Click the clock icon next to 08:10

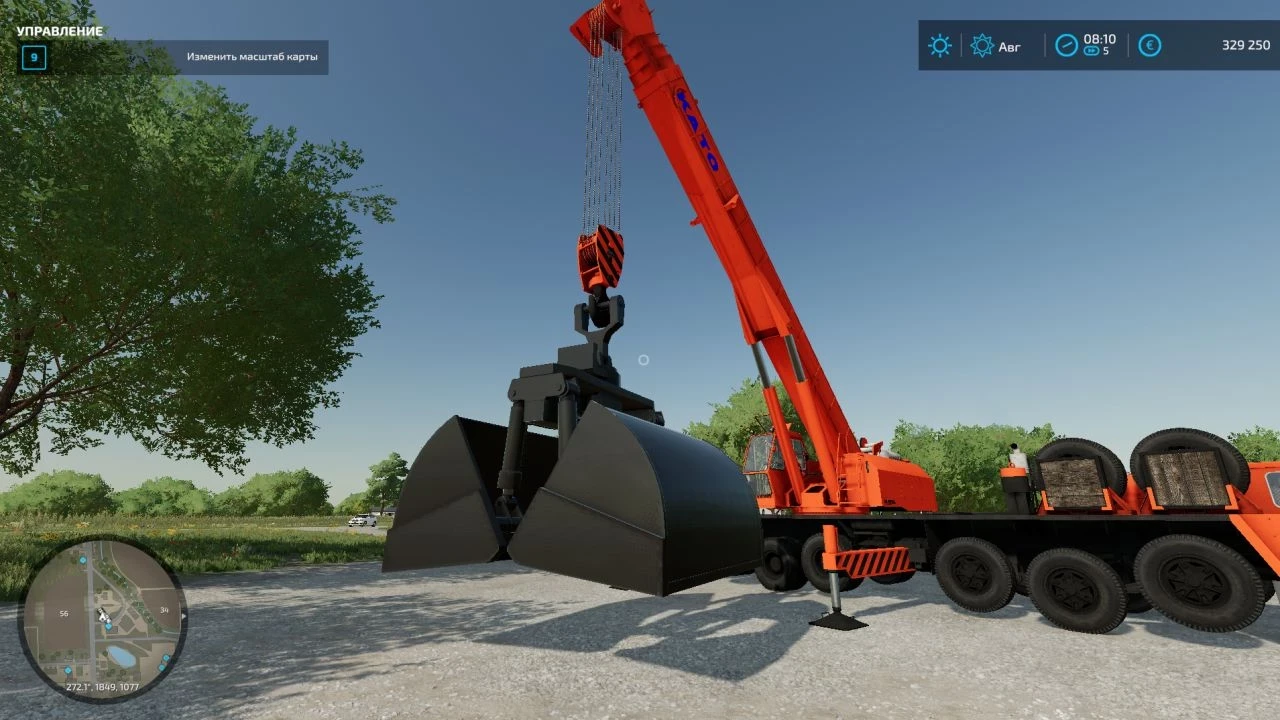[x=1066, y=43]
